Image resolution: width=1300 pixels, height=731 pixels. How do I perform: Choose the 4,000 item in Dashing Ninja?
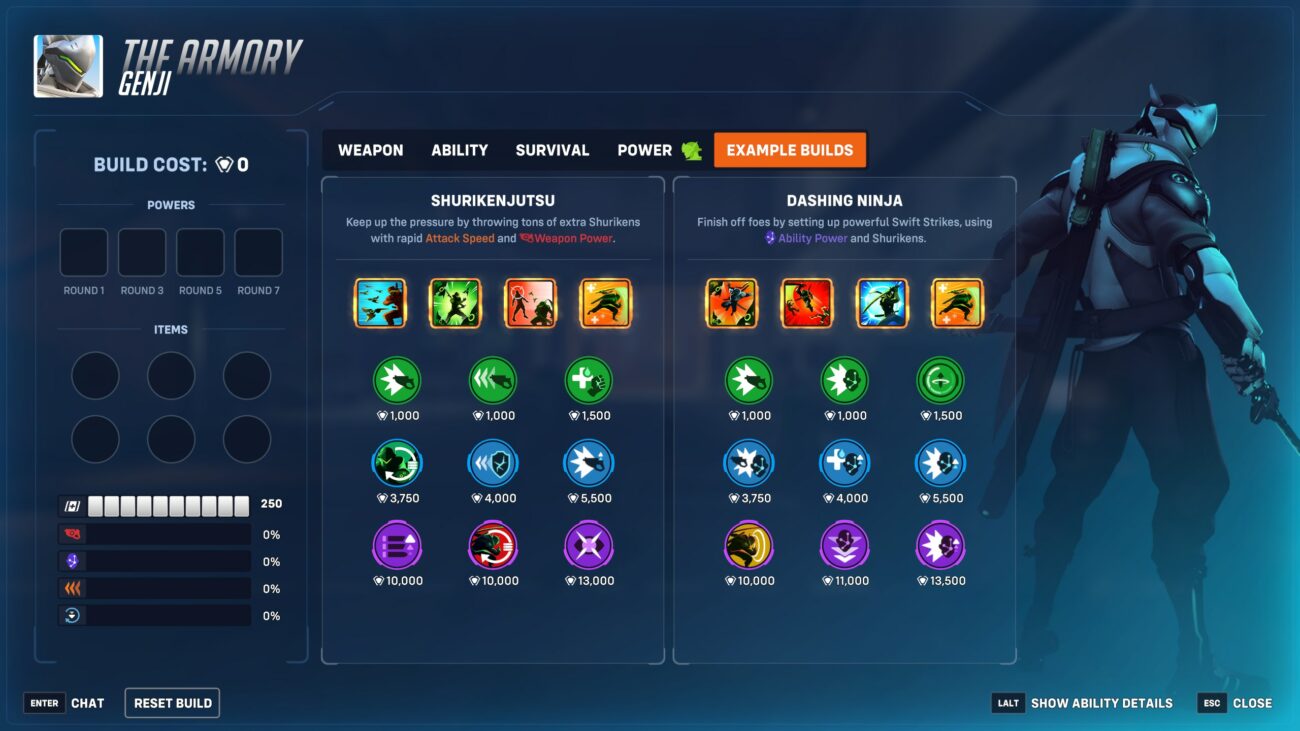(845, 464)
